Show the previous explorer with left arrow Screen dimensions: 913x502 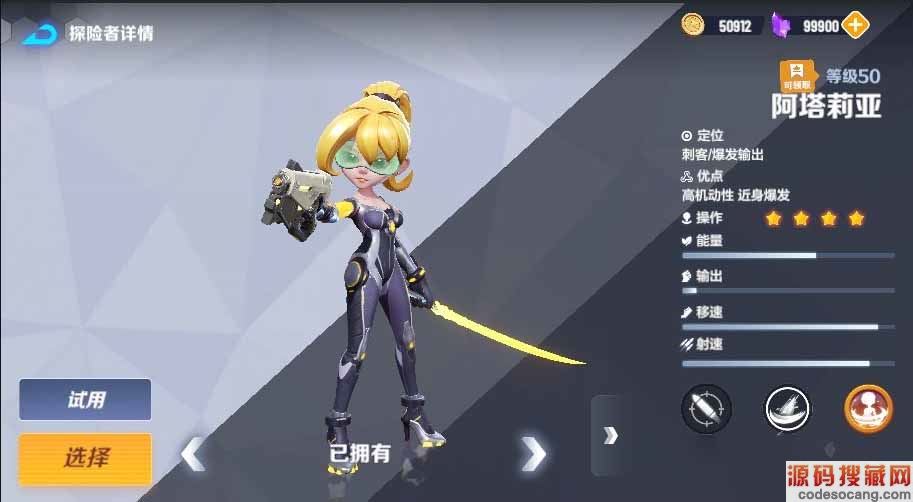coord(192,455)
